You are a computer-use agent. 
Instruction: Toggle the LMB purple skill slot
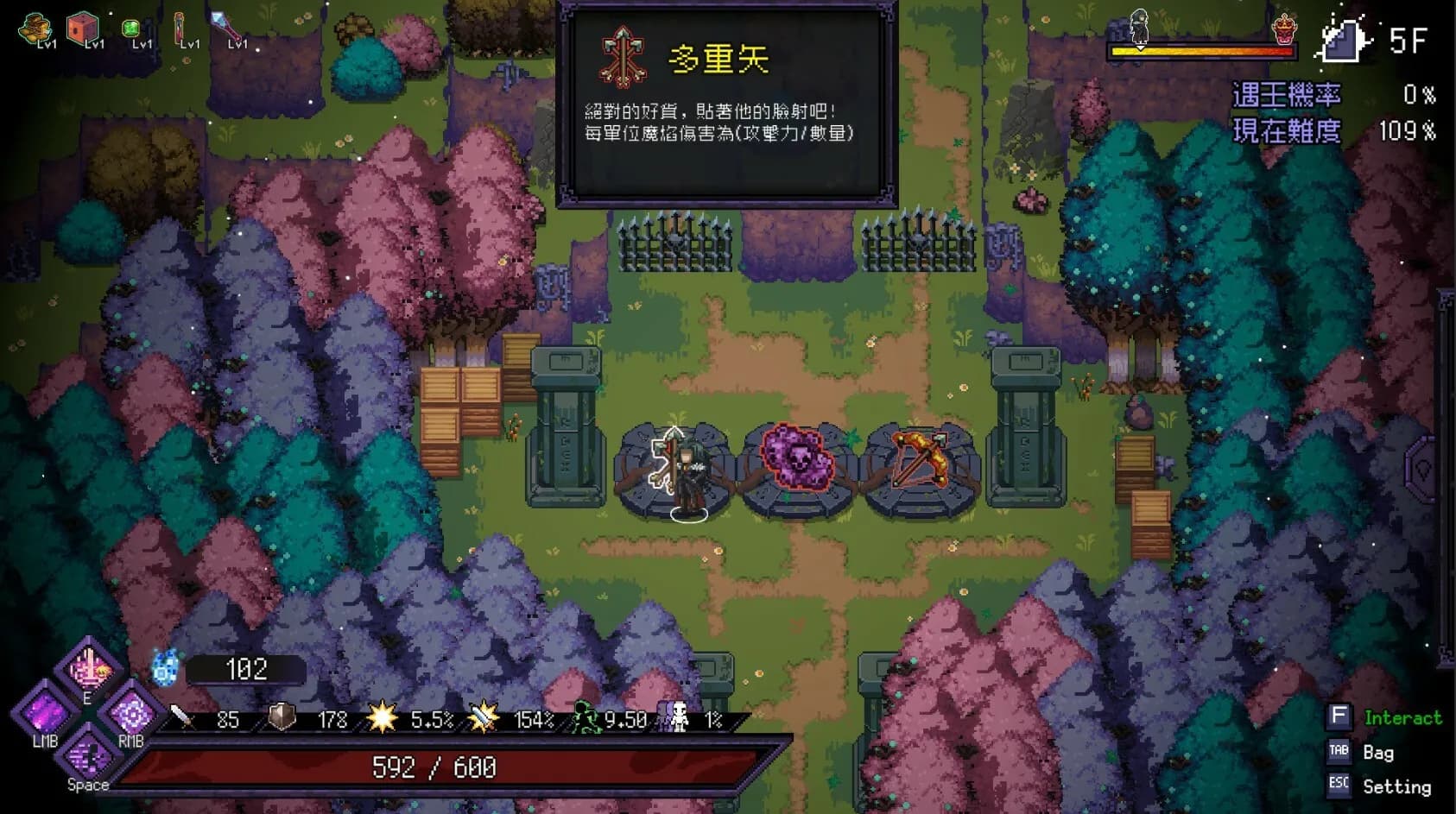[x=45, y=715]
